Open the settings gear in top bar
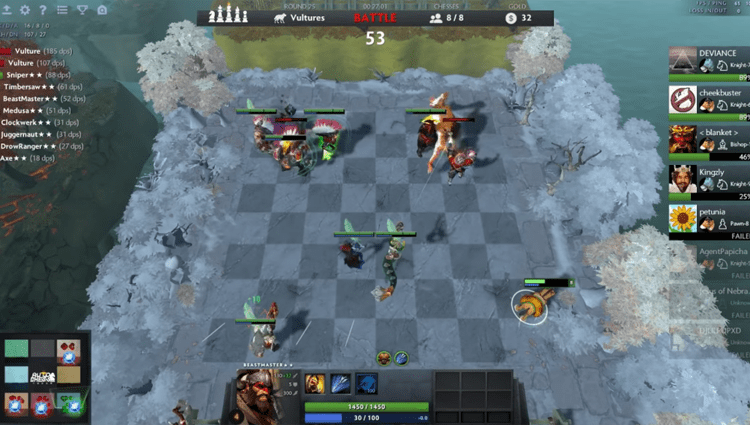750x425 pixels. tap(26, 10)
